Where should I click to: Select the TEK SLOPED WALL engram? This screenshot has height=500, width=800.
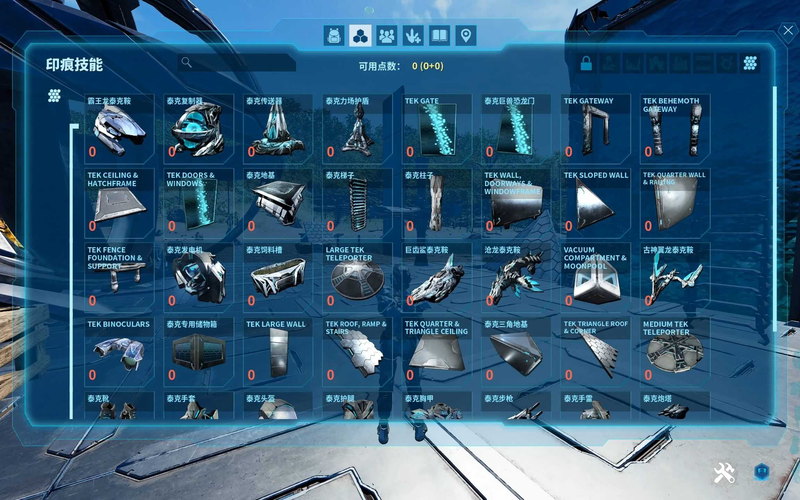pyautogui.click(x=597, y=202)
